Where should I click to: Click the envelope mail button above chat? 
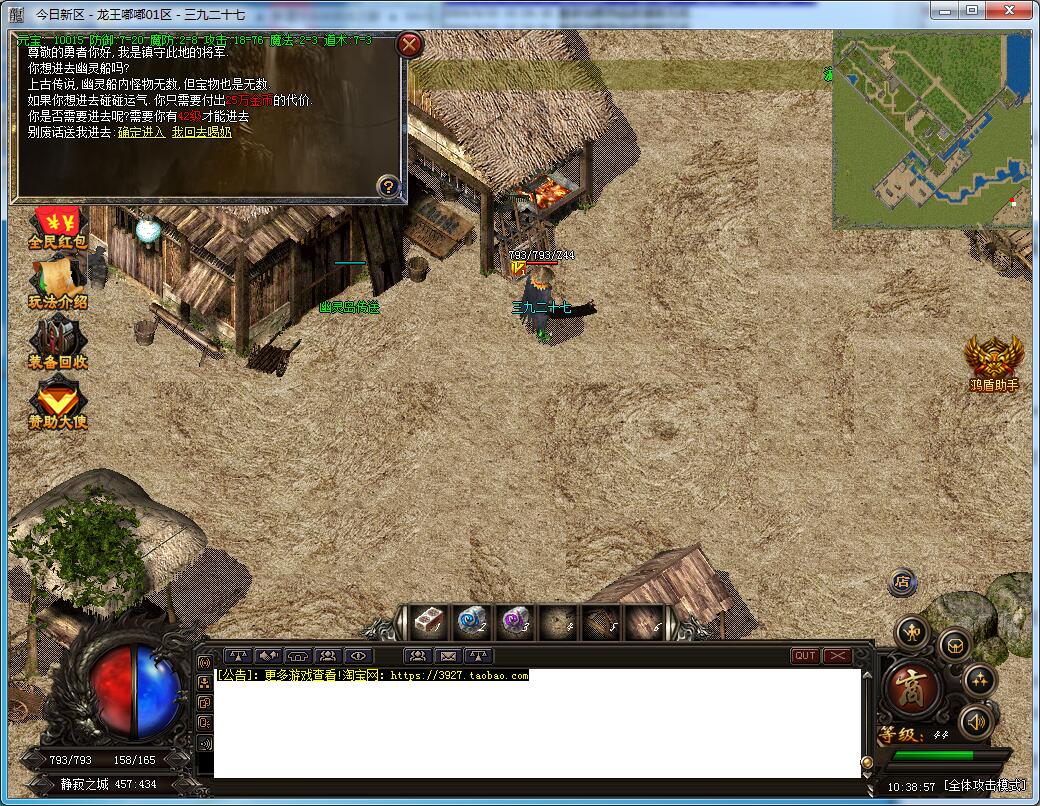(x=448, y=656)
